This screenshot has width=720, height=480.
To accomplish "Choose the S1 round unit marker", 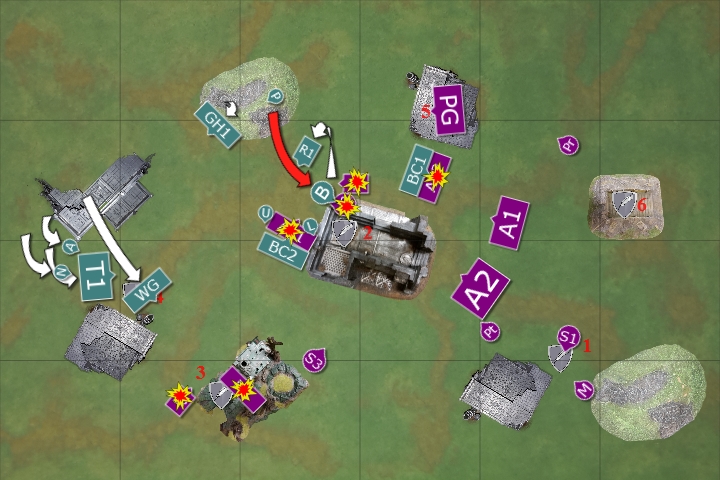I will [569, 336].
